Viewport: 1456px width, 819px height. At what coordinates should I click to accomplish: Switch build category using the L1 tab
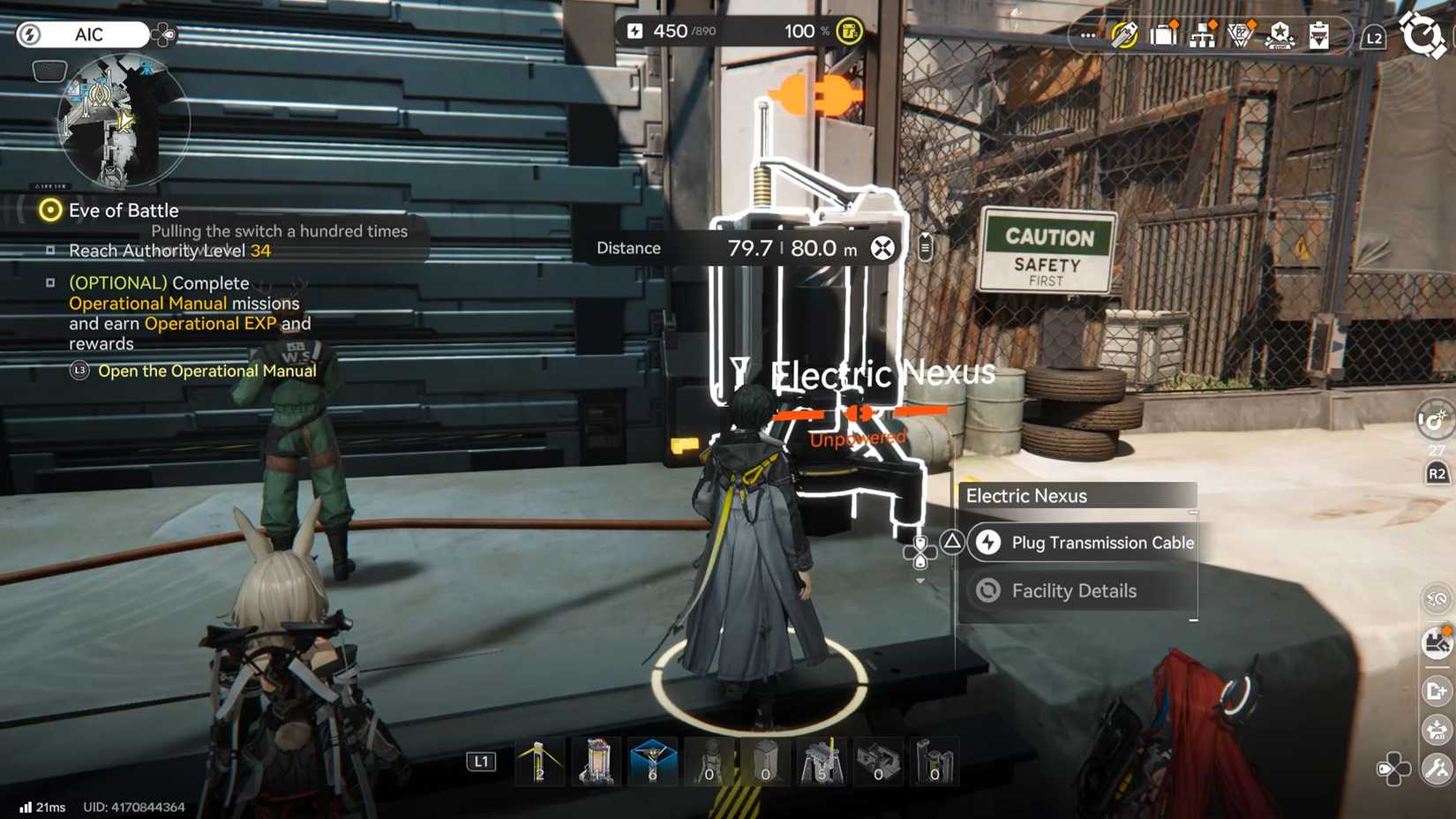click(x=482, y=760)
